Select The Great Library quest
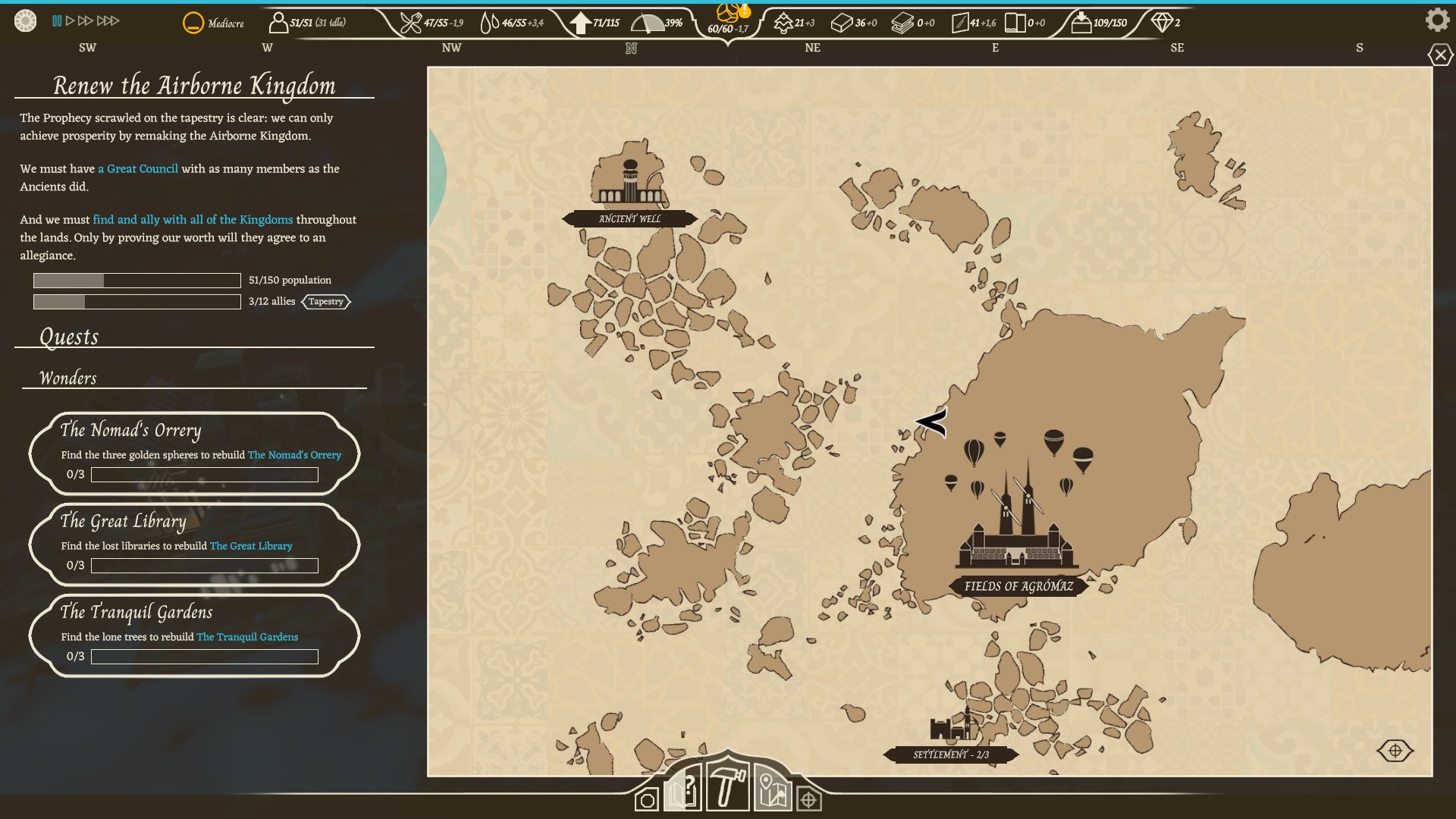 point(194,544)
